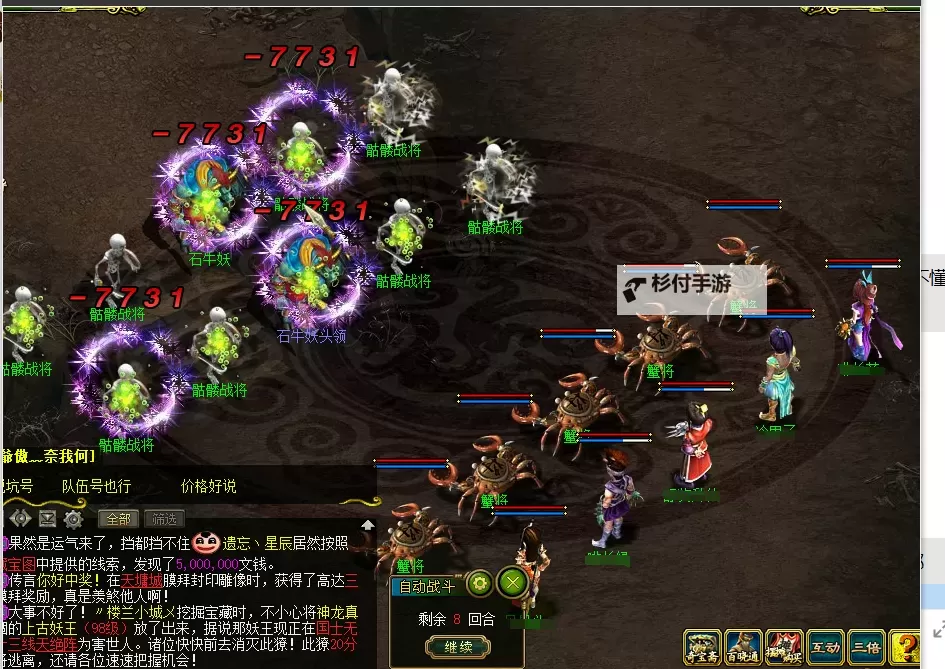Open the 互动 interaction menu

coord(825,647)
